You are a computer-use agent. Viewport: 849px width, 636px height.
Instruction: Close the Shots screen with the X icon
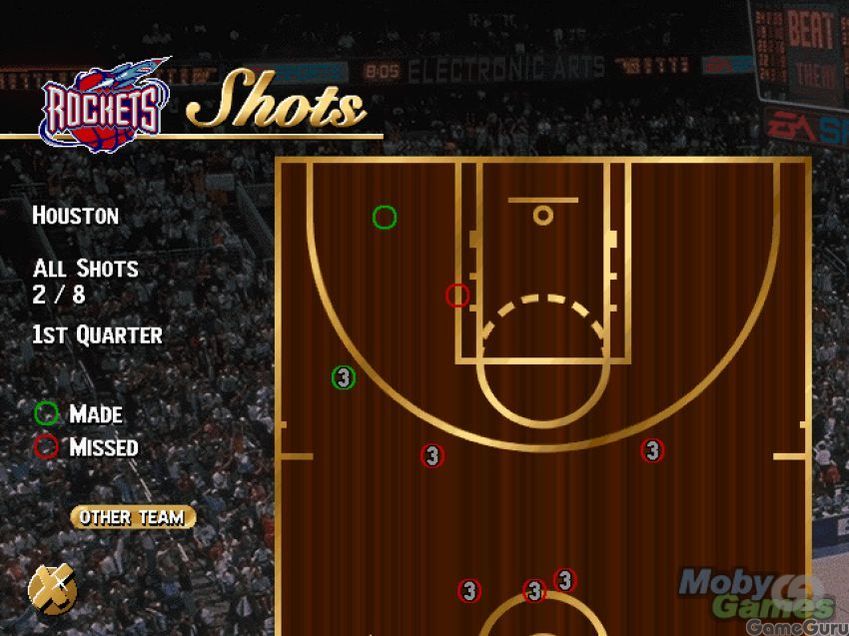click(x=52, y=588)
